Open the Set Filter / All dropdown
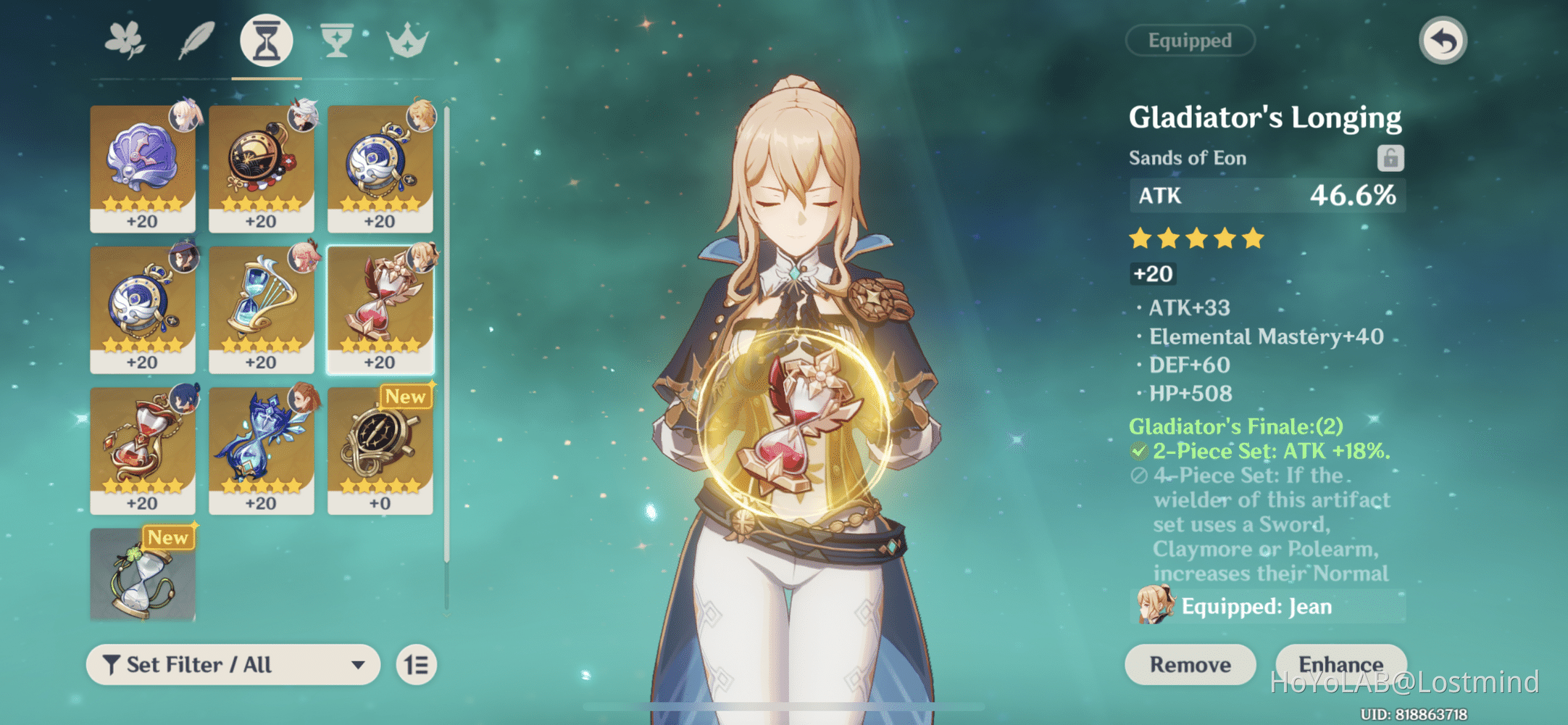Screen dimensions: 1568x725 [232, 664]
